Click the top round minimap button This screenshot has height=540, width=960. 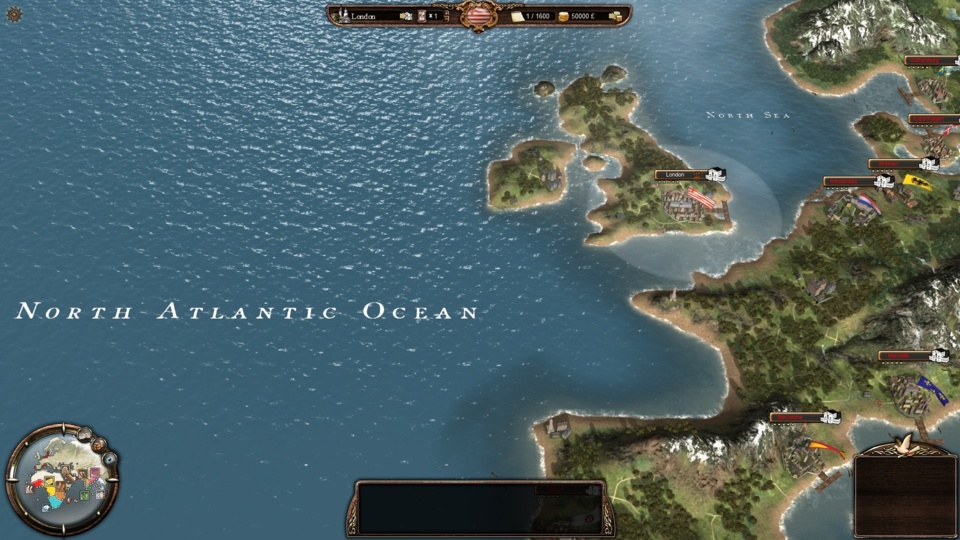(86, 434)
